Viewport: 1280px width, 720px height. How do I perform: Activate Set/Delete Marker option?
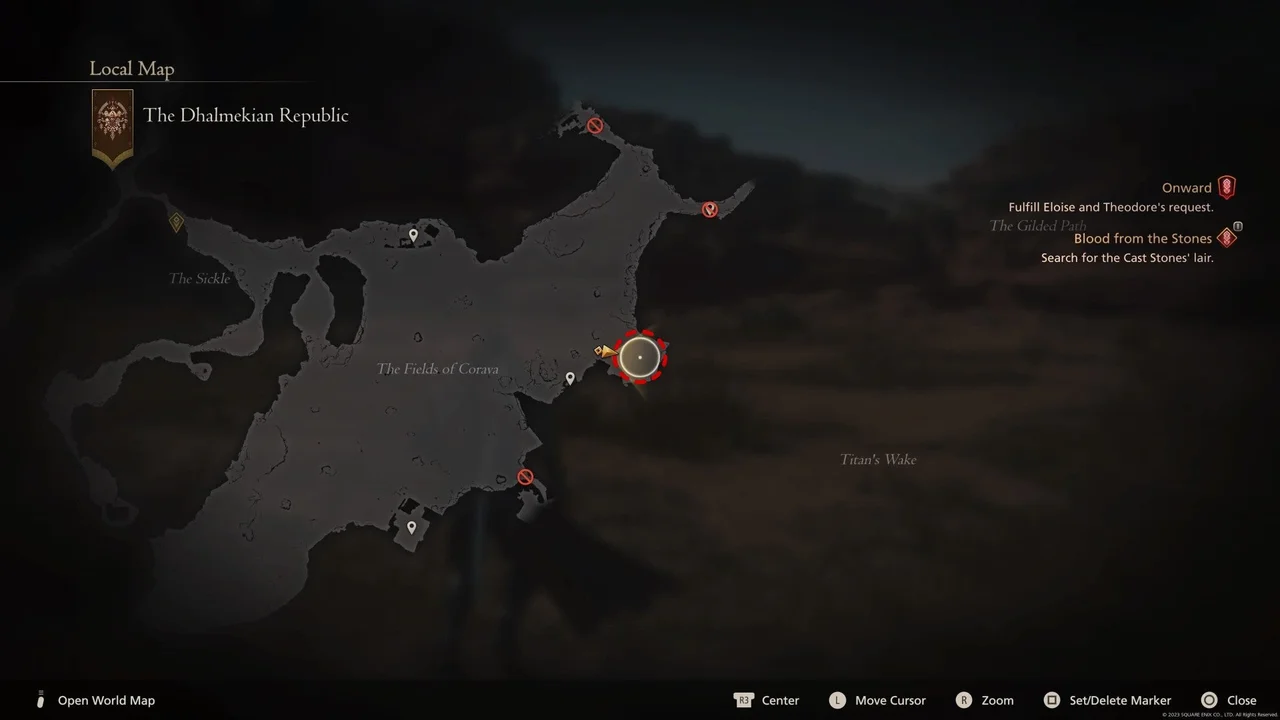1120,700
